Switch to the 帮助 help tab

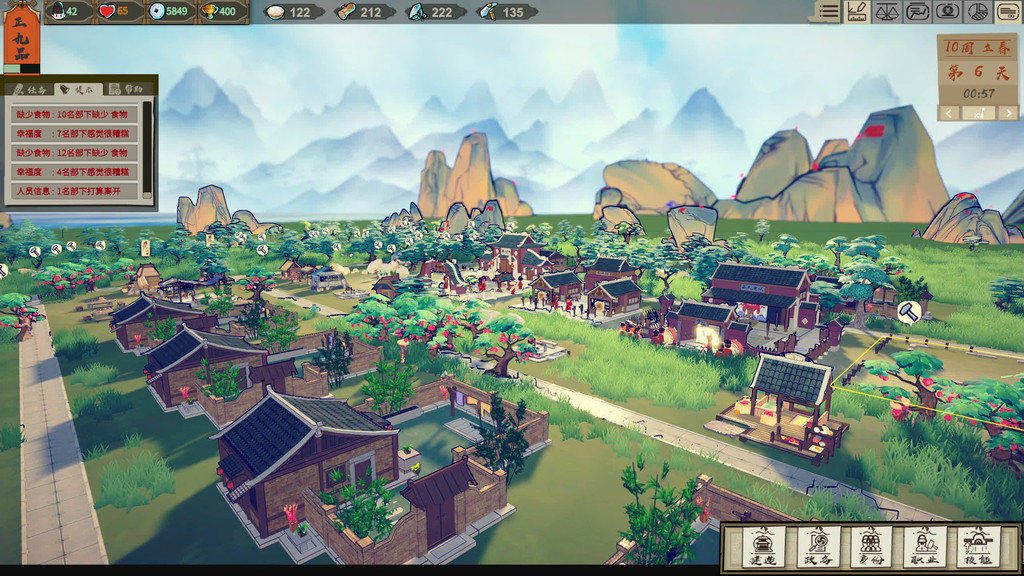pos(128,89)
